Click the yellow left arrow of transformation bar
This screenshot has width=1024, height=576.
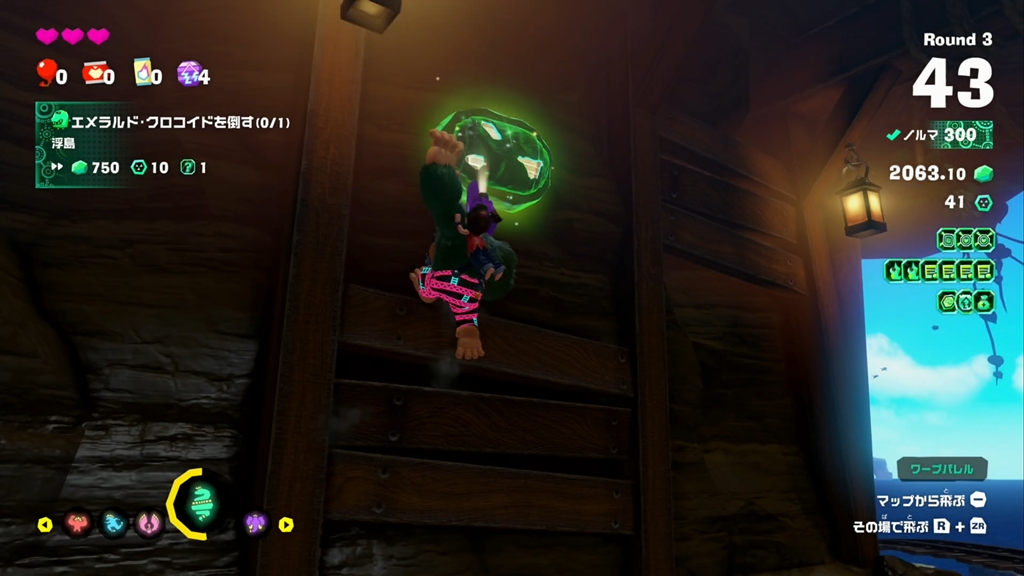coord(44,524)
